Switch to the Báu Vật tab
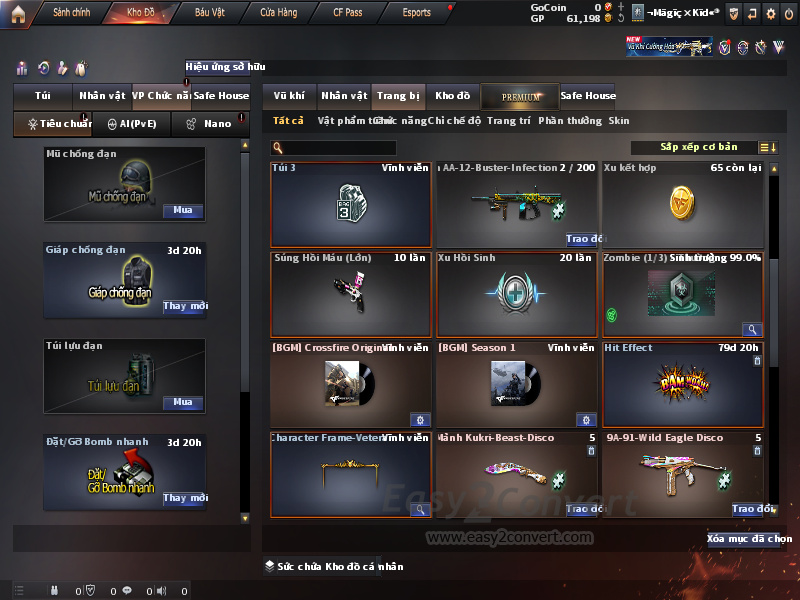Viewport: 800px width, 600px height. (210, 13)
